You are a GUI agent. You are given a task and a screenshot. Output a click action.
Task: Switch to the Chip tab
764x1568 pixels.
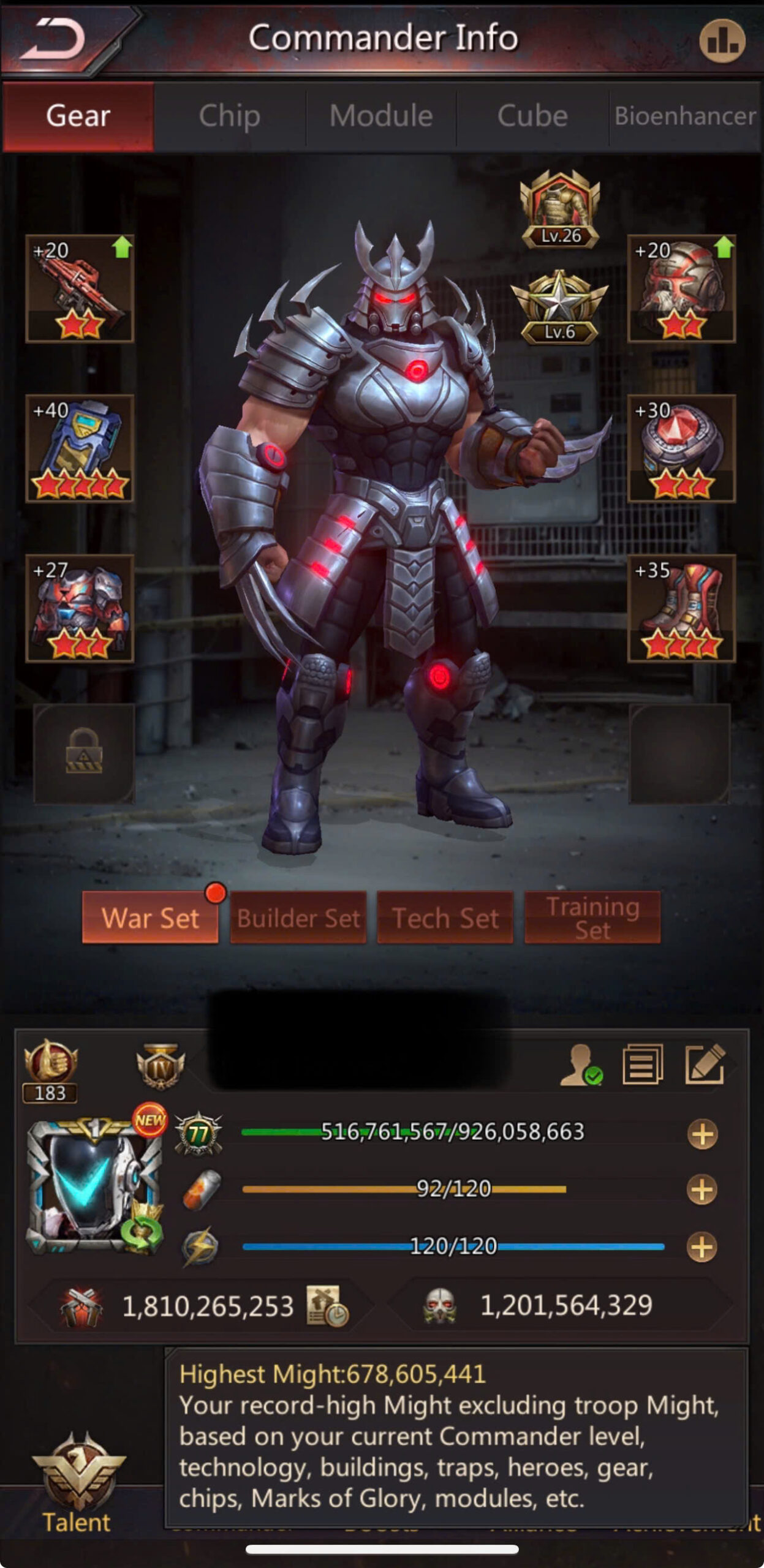[229, 116]
